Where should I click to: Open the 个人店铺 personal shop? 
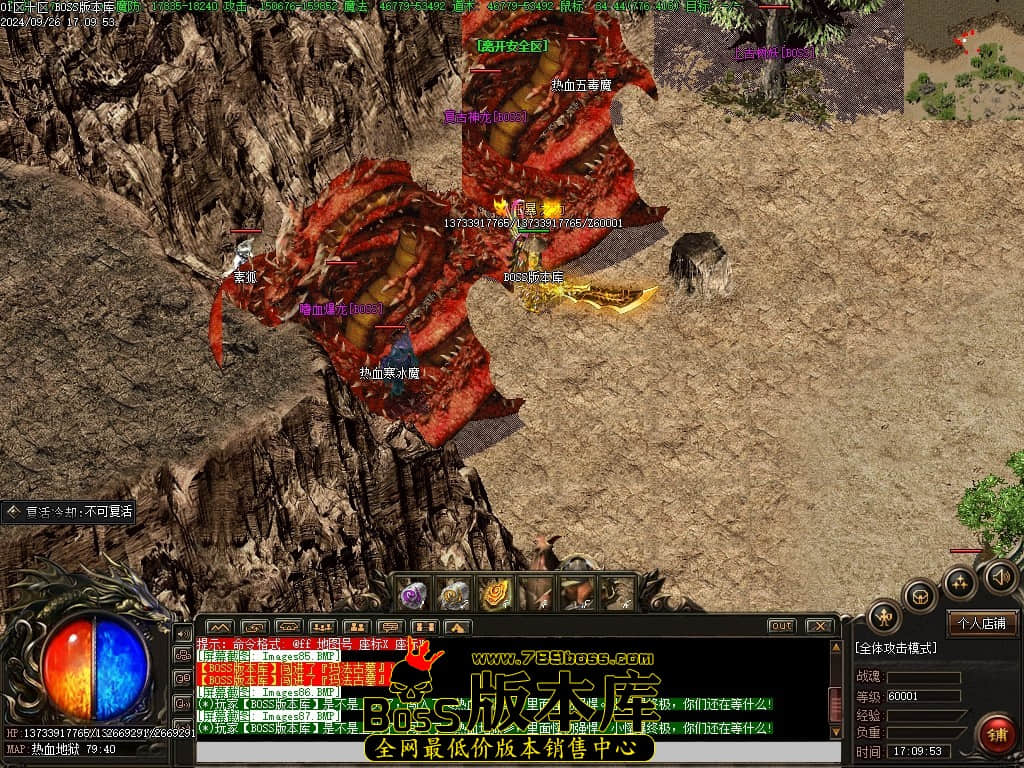pyautogui.click(x=982, y=622)
